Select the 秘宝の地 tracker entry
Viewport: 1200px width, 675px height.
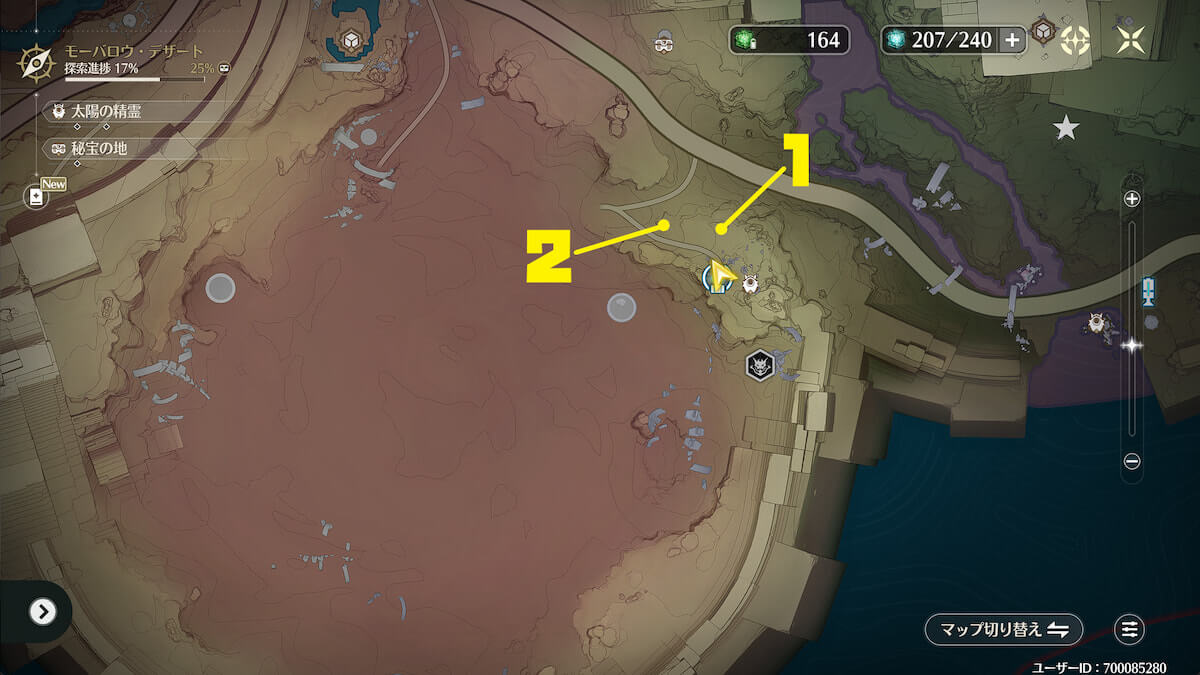click(99, 149)
